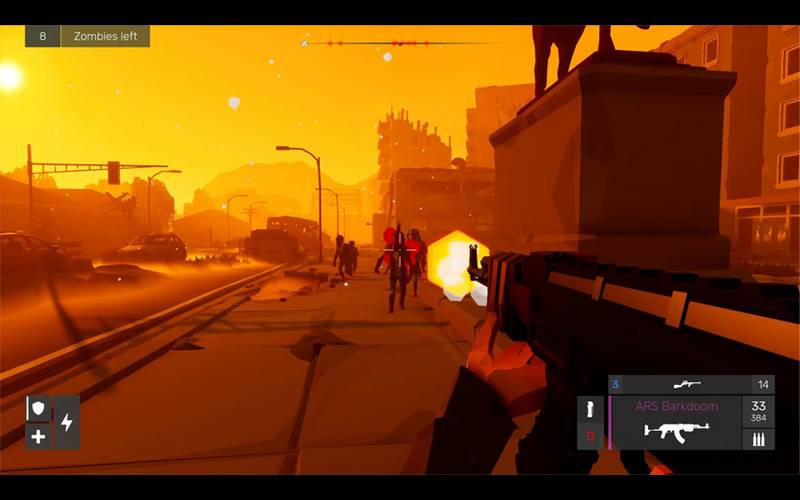The image size is (800, 500).
Task: Click the Zombies left objective tracker
Action: (87, 36)
